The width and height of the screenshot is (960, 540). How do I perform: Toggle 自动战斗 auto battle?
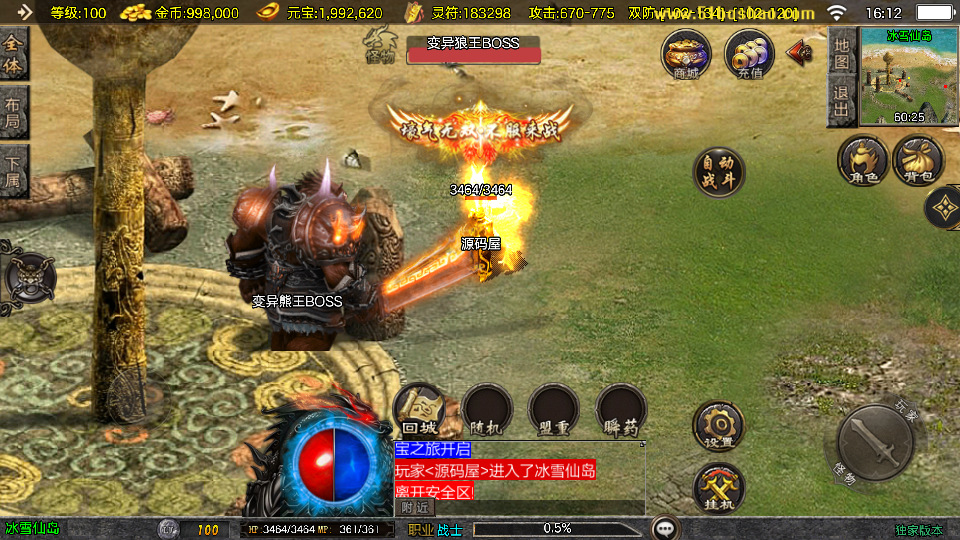click(x=718, y=172)
